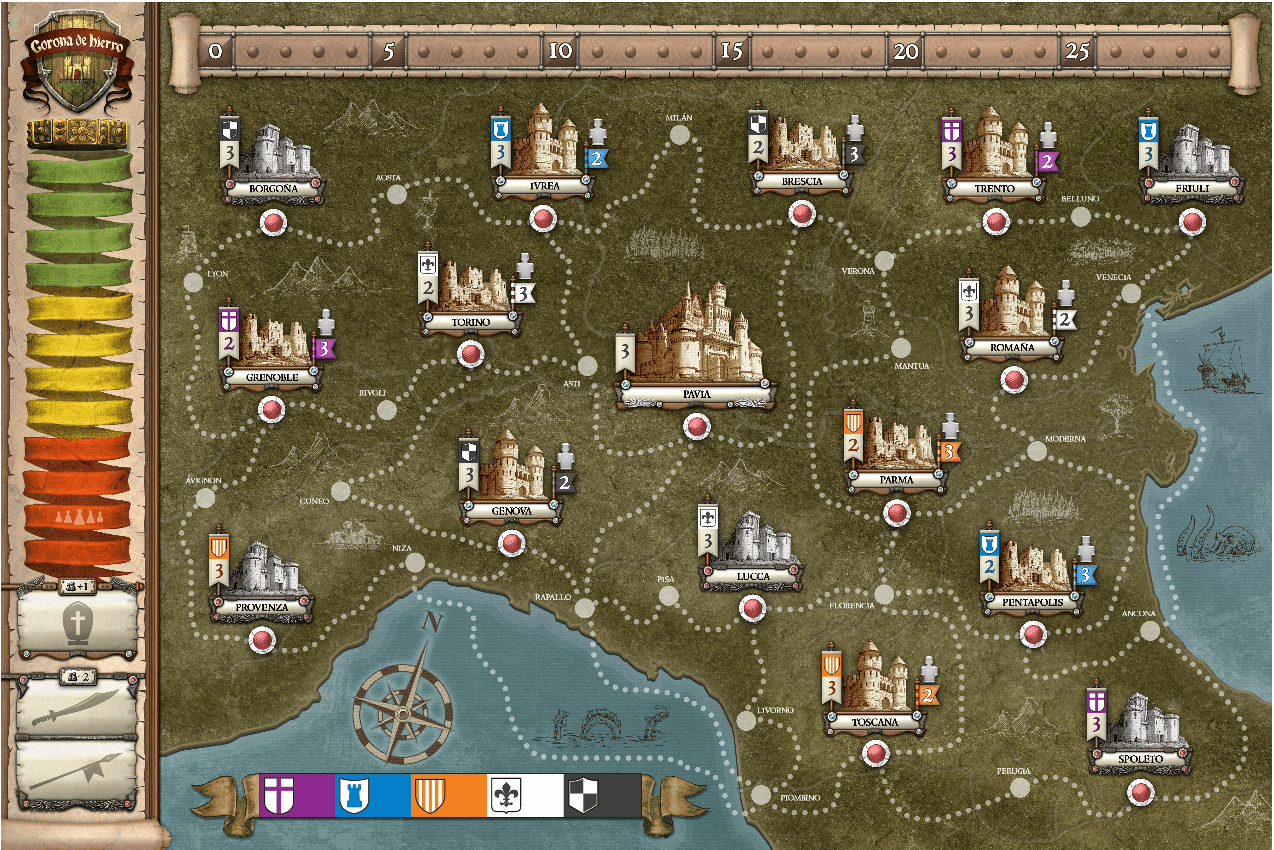Select the orange ribbon with pawn icons
The height and width of the screenshot is (850, 1274).
click(78, 517)
